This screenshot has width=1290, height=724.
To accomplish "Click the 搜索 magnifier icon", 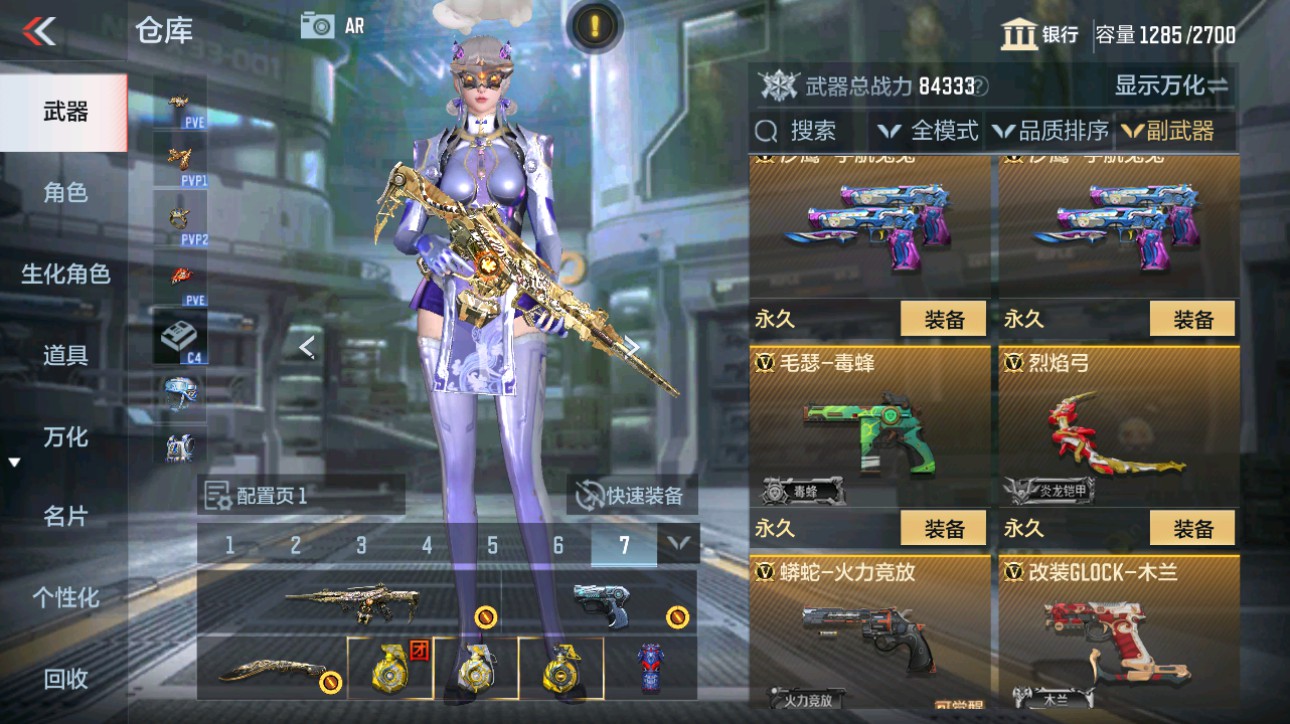I will [766, 130].
